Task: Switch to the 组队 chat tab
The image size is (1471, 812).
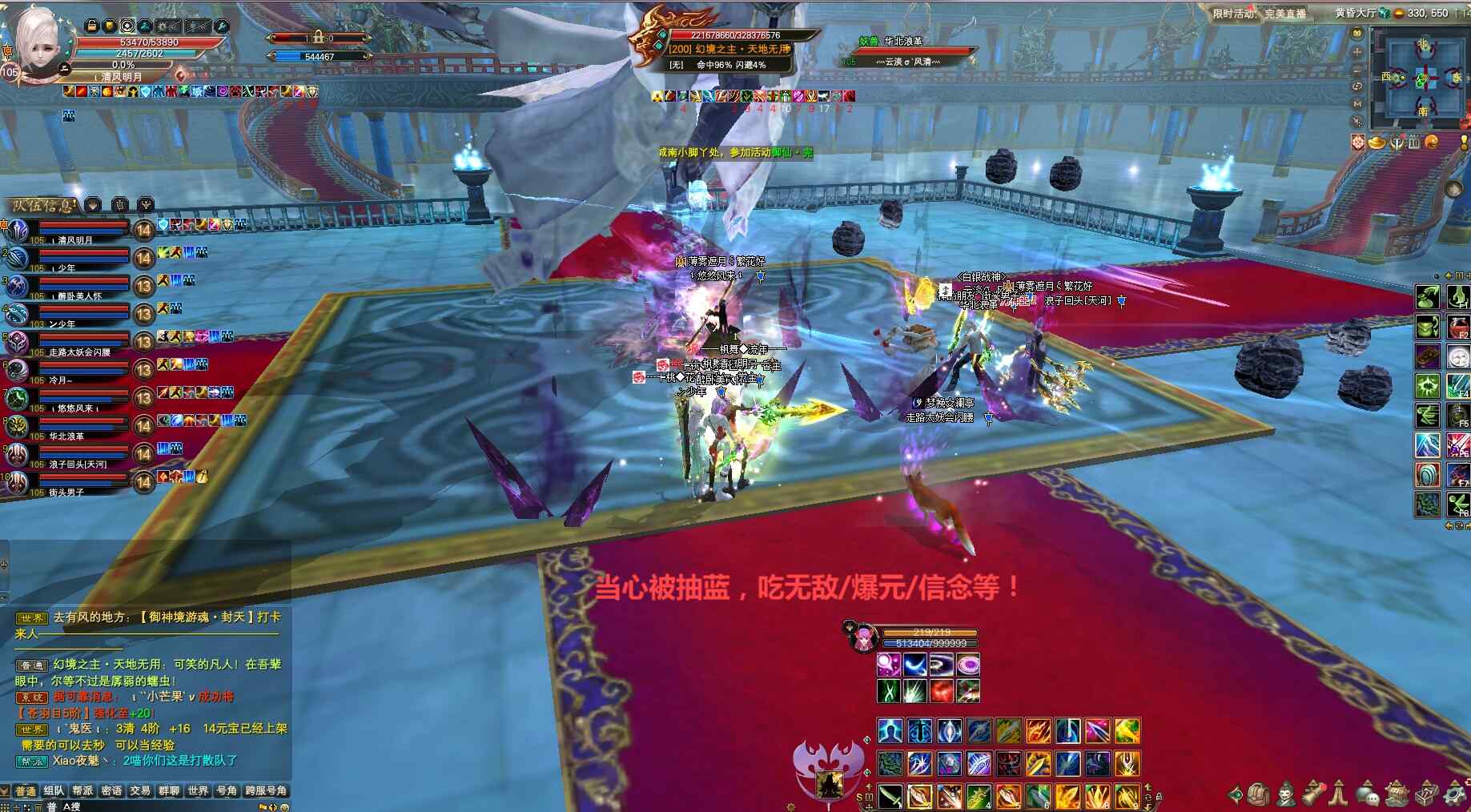Action: 54,790
